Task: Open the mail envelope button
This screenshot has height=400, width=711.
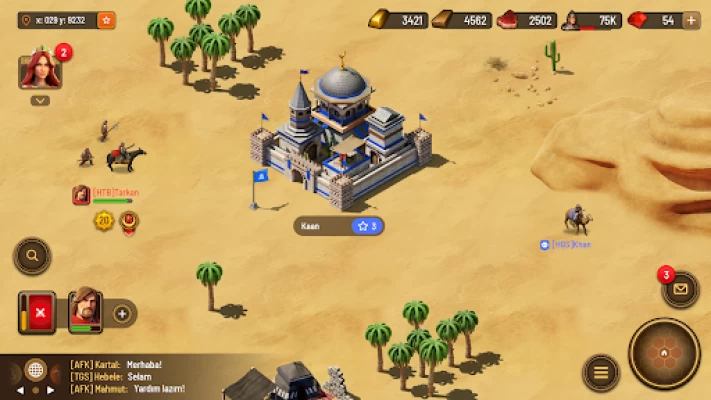Action: (x=681, y=289)
